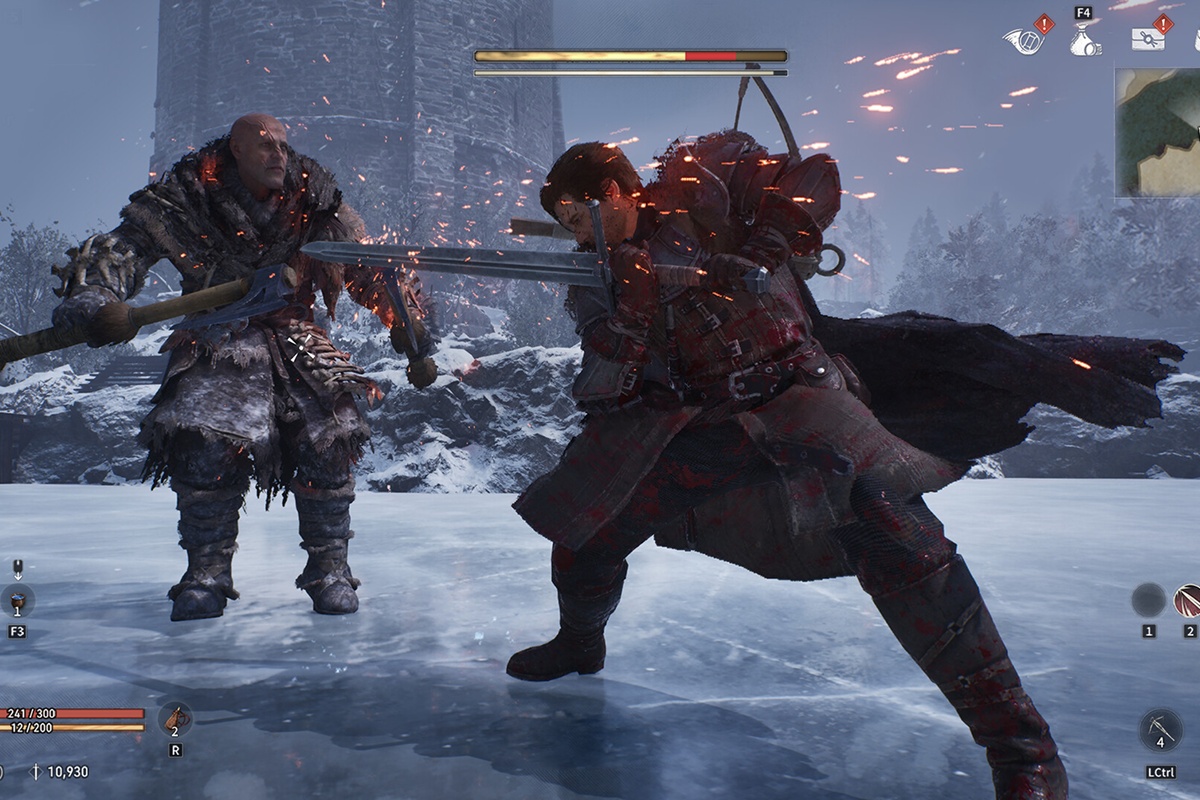Select the empty skill slot labeled 1
This screenshot has width=1200, height=800.
click(1148, 600)
